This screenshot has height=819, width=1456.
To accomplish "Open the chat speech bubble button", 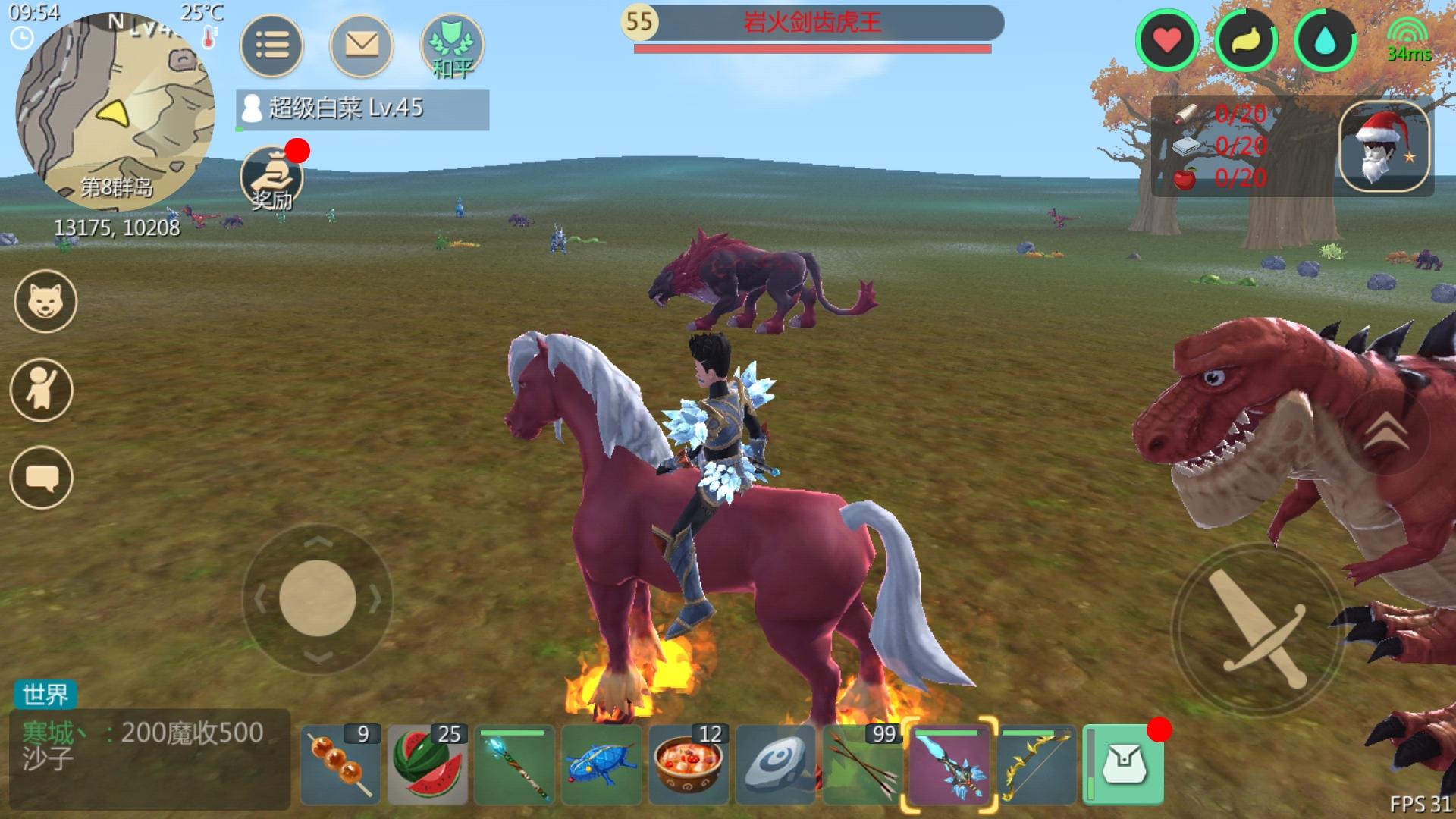I will coord(42,478).
